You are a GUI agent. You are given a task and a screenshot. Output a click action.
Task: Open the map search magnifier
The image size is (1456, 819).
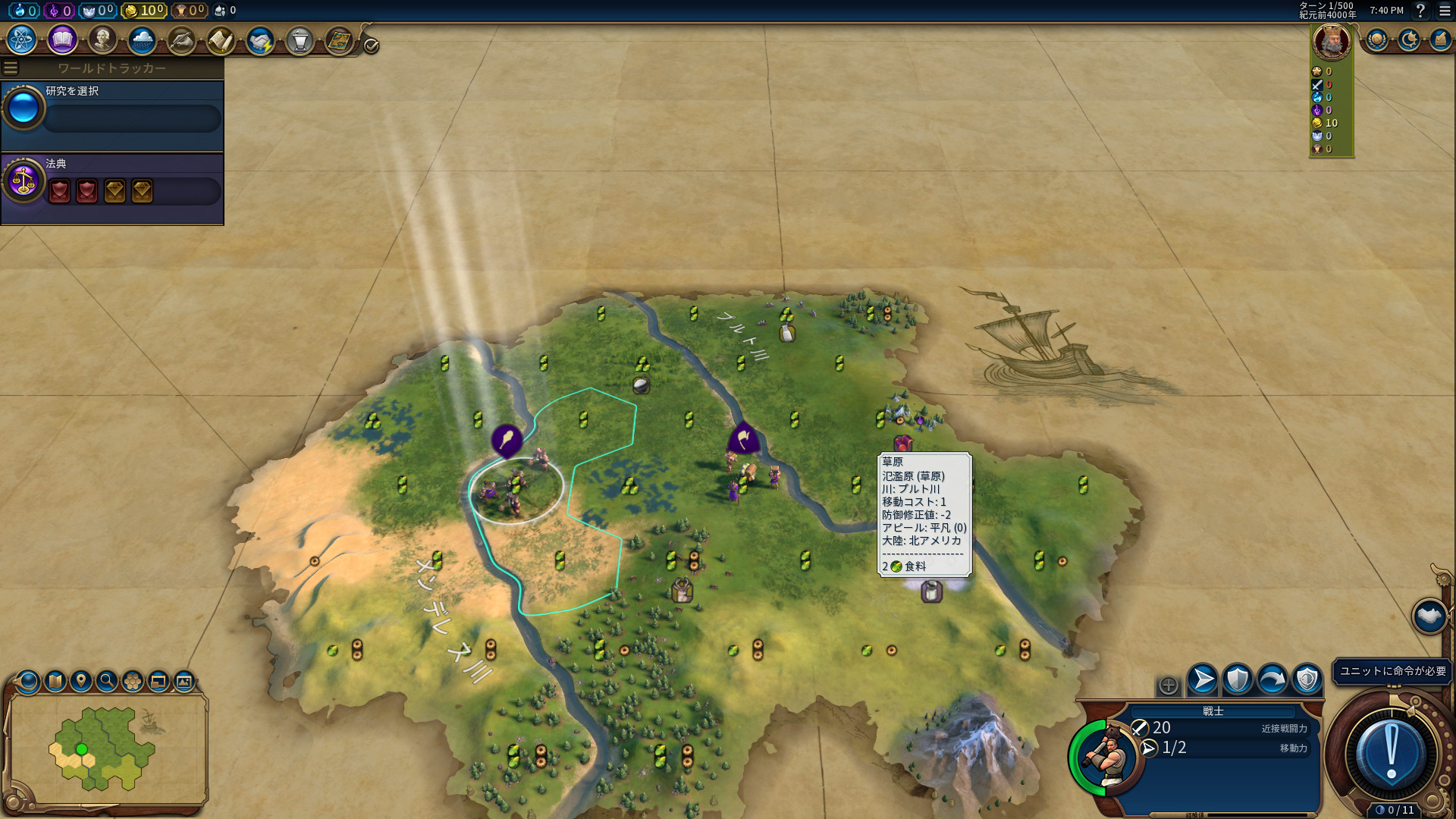pos(107,681)
